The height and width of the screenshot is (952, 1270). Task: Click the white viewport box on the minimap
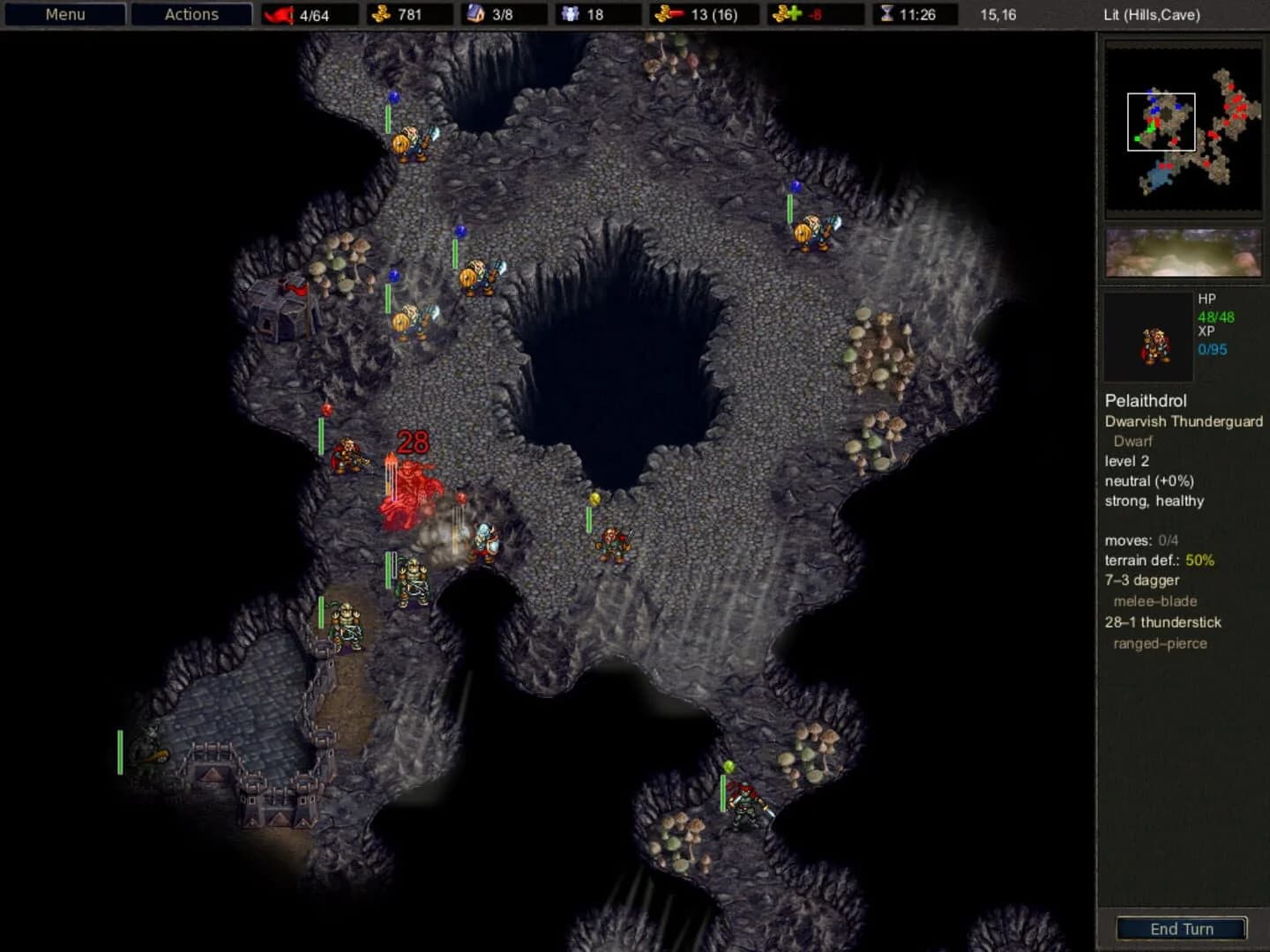tap(1161, 122)
